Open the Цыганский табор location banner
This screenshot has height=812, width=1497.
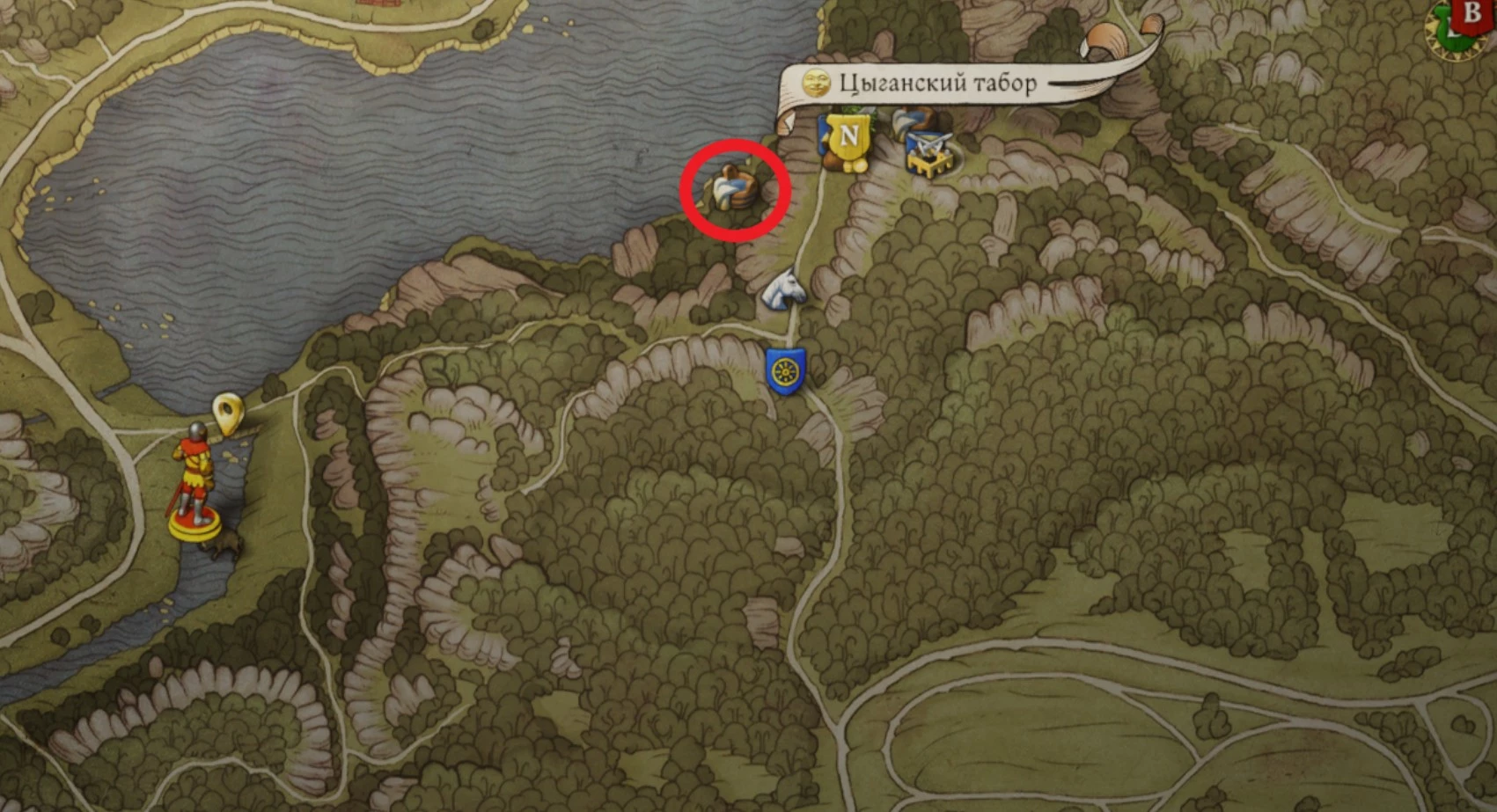tap(936, 84)
